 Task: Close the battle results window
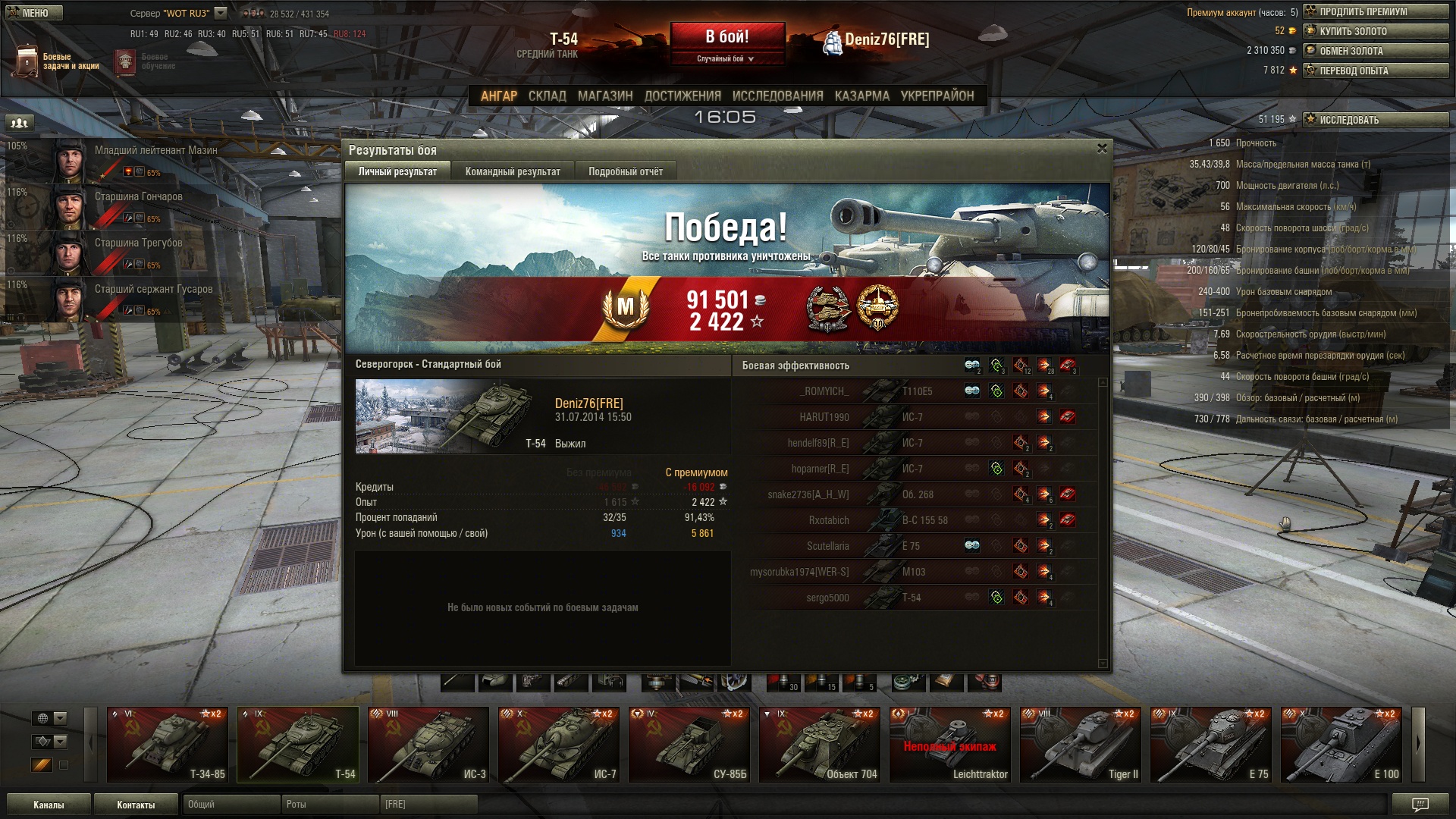[x=1102, y=149]
